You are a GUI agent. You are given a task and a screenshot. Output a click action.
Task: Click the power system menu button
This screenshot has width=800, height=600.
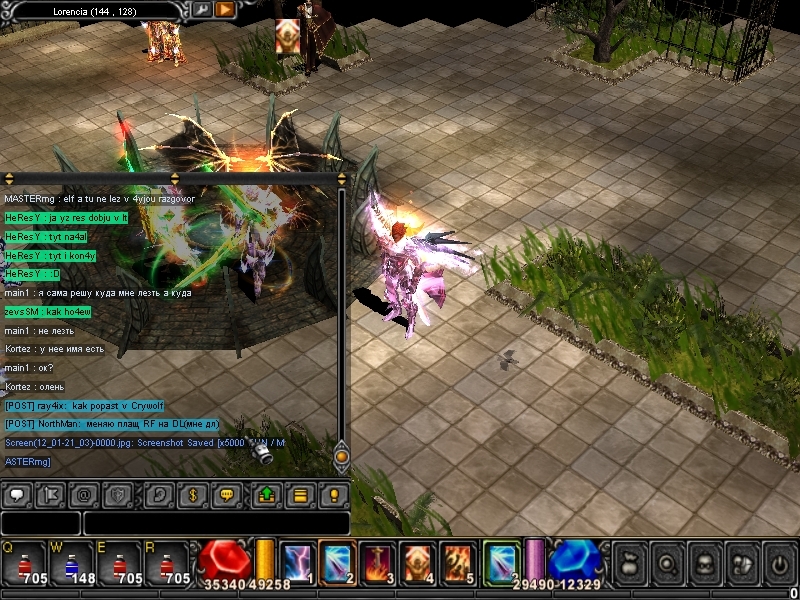pos(779,564)
